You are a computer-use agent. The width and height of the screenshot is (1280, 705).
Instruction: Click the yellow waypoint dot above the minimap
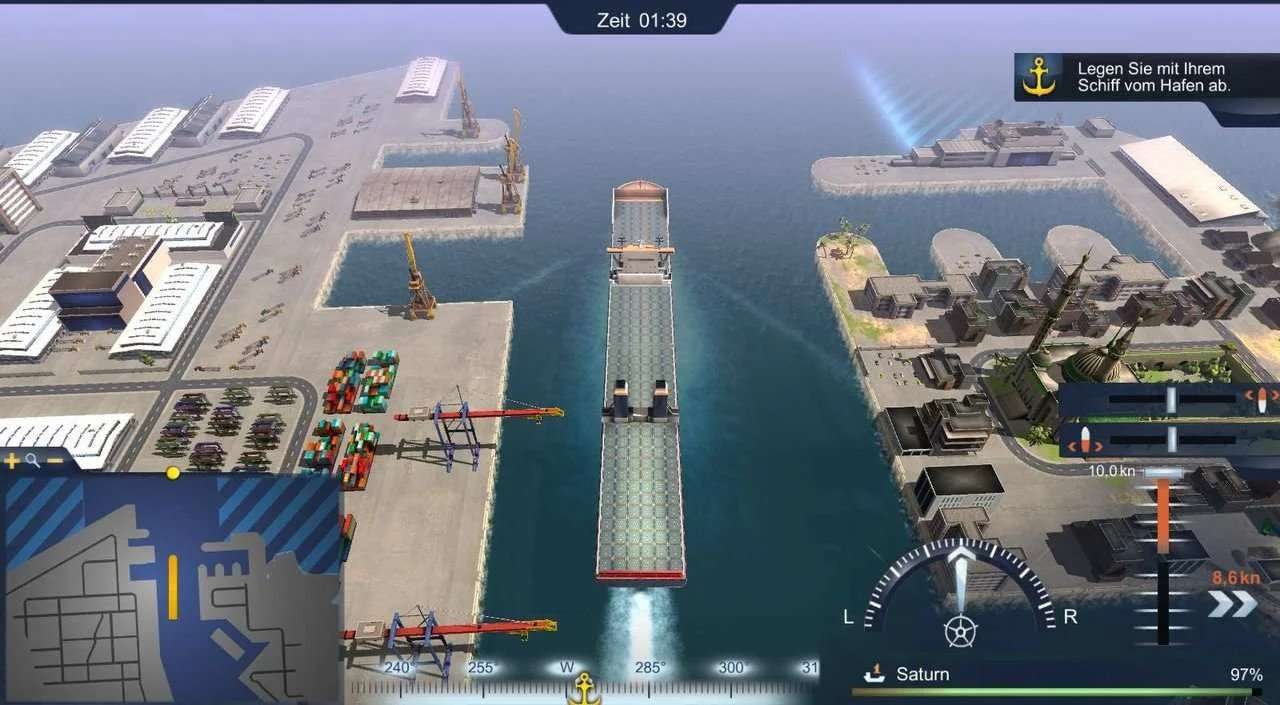pos(173,472)
